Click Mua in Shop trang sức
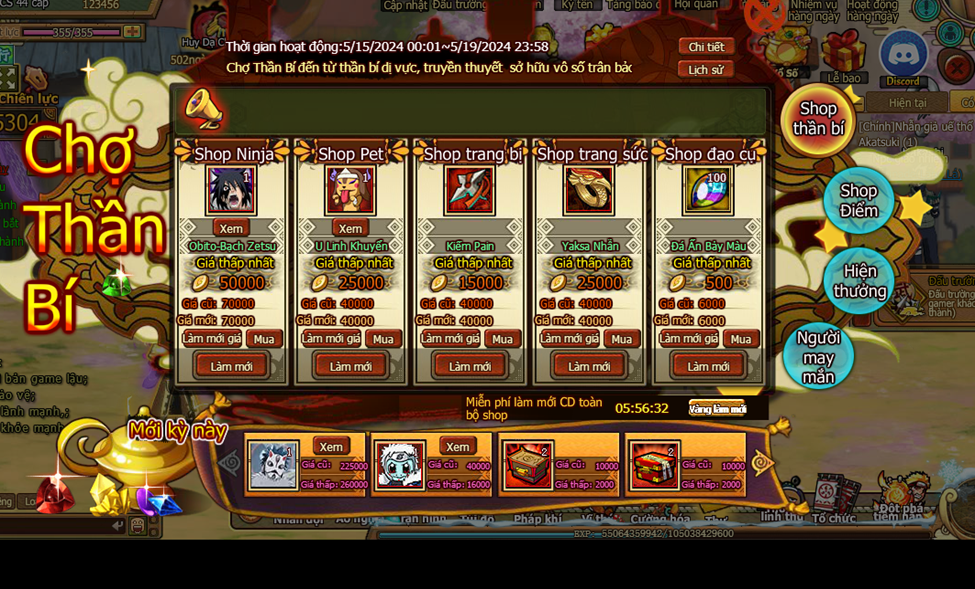Image resolution: width=975 pixels, height=589 pixels. pyautogui.click(x=621, y=339)
